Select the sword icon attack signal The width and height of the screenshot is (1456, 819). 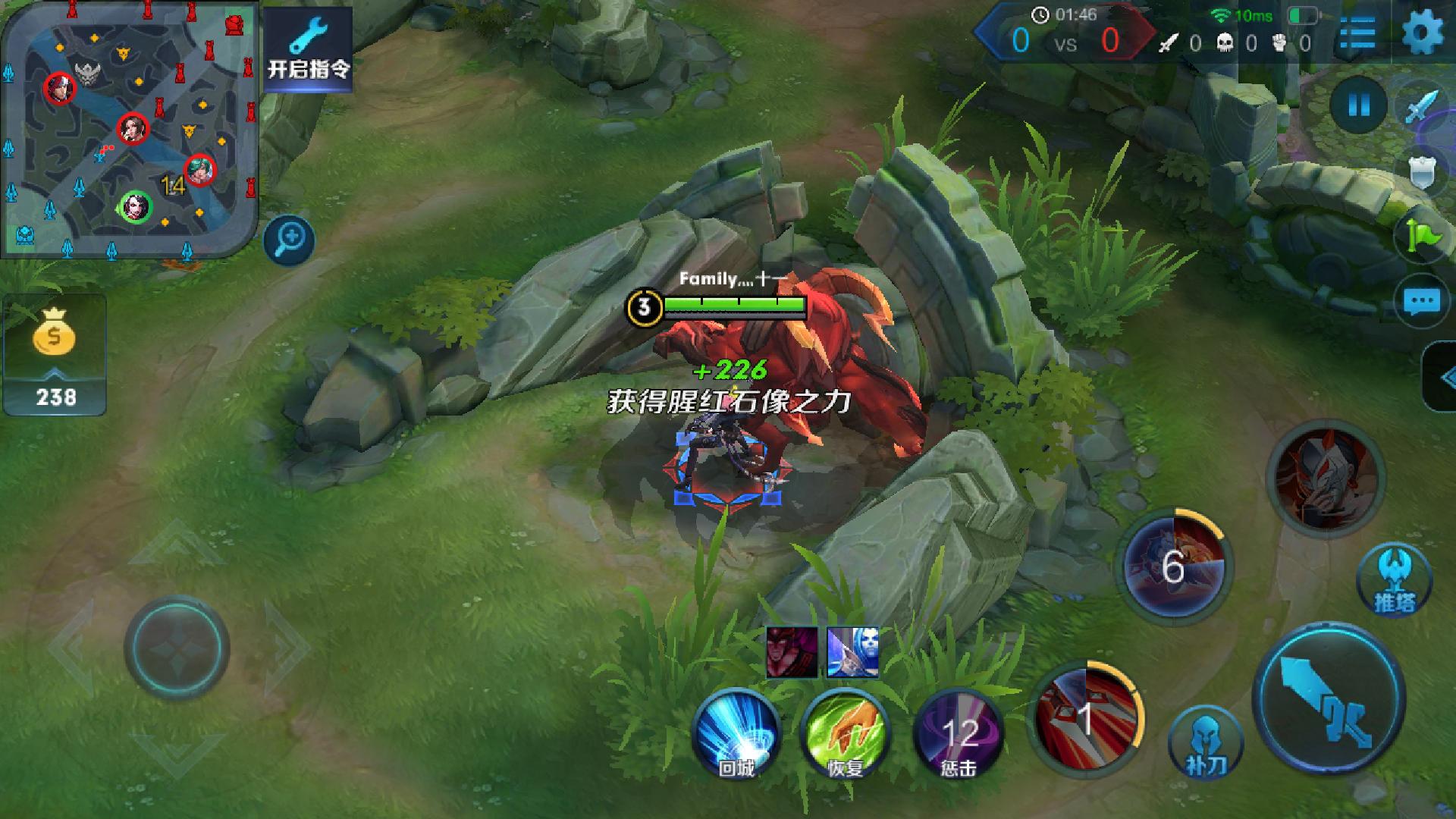click(1421, 108)
